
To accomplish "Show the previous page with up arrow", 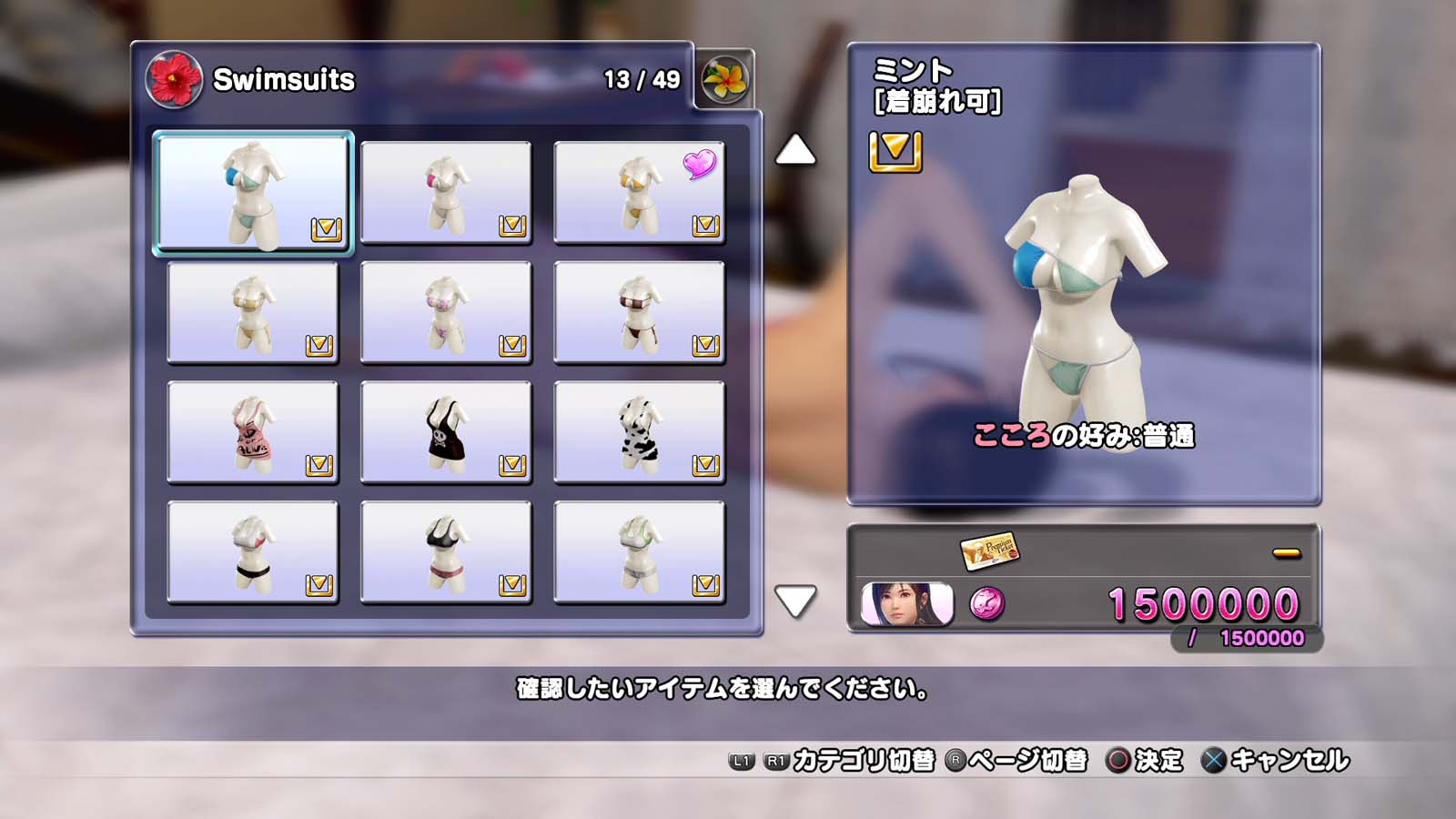I will (x=795, y=150).
